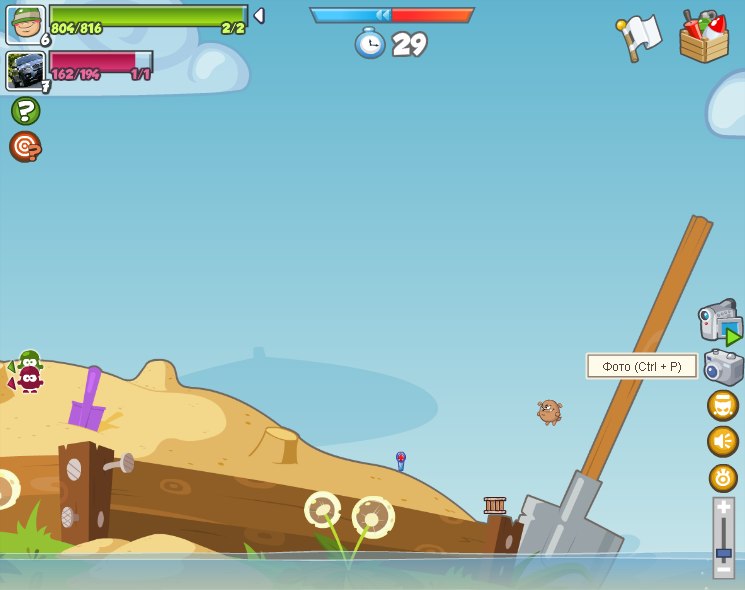Start video recording with the camcorder icon
745x590 pixels.
pos(720,322)
